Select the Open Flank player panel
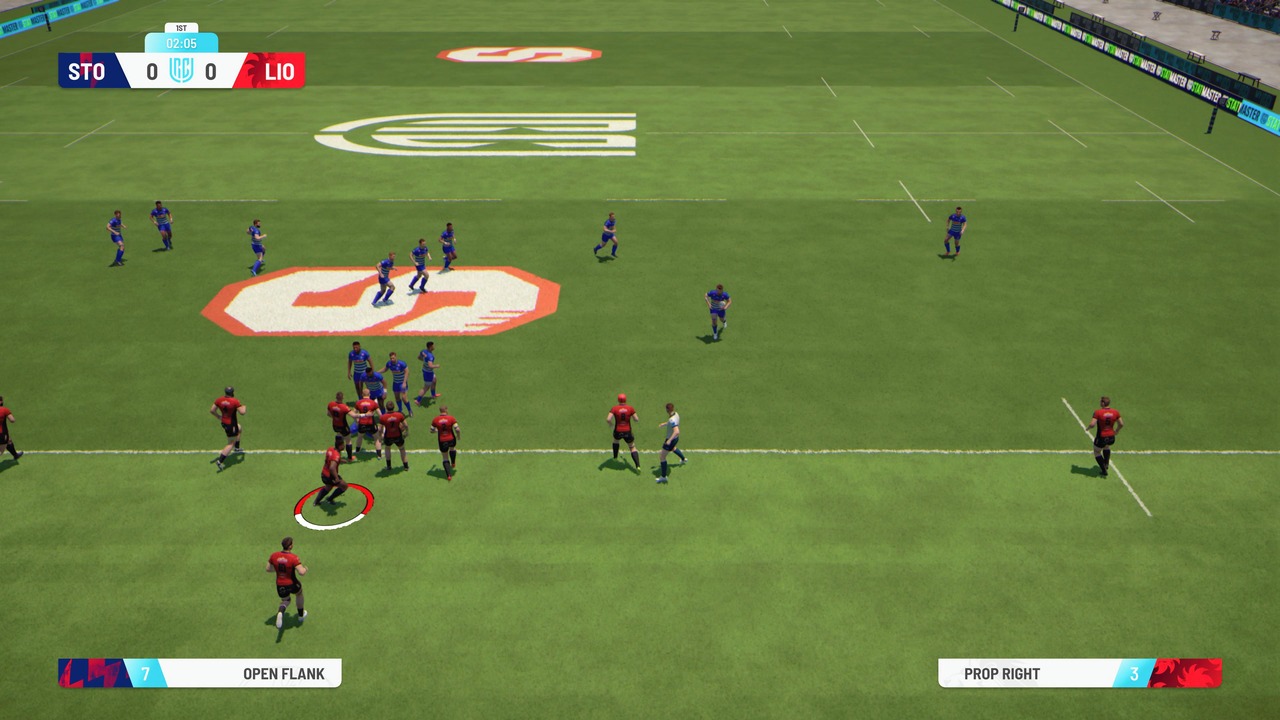This screenshot has height=720, width=1280. point(200,673)
